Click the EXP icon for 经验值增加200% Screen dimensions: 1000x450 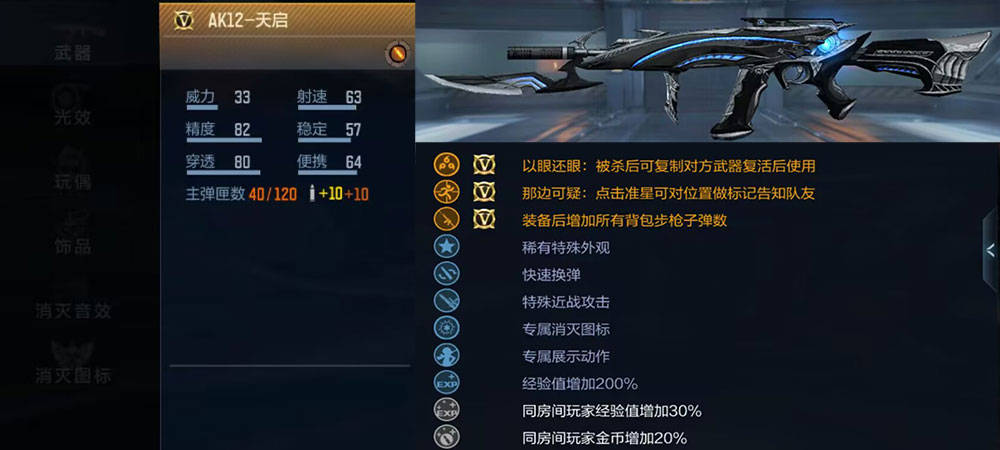446,383
